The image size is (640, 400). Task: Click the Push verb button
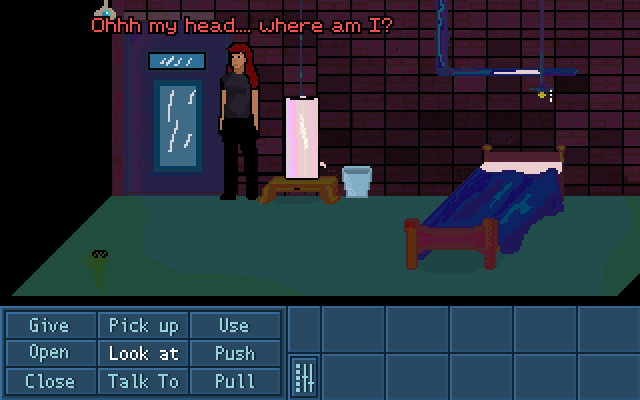(x=234, y=353)
